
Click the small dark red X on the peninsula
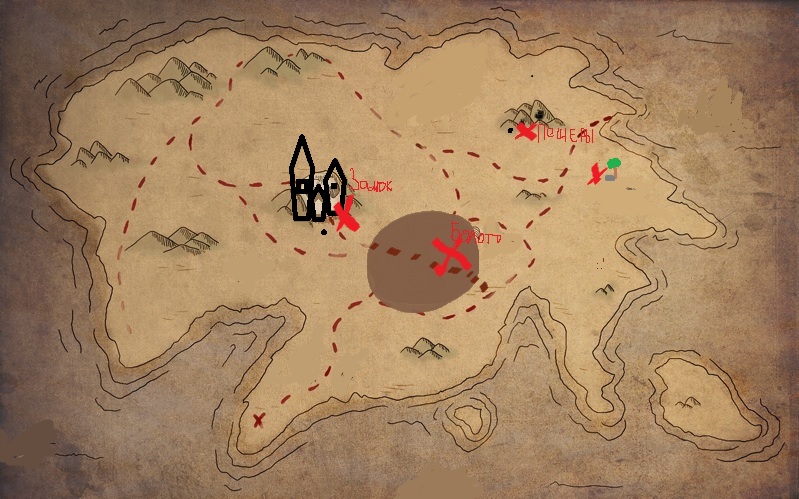[258, 420]
